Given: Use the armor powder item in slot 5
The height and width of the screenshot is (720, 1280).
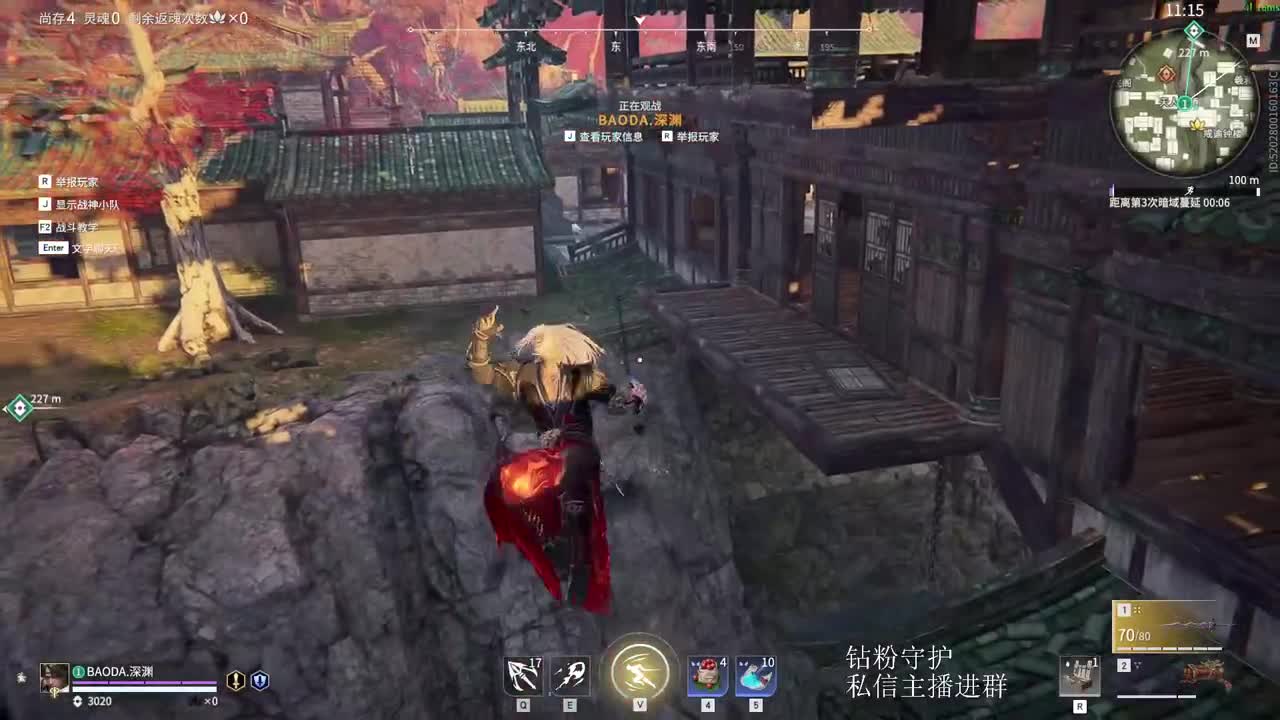Looking at the screenshot, I should [x=755, y=675].
